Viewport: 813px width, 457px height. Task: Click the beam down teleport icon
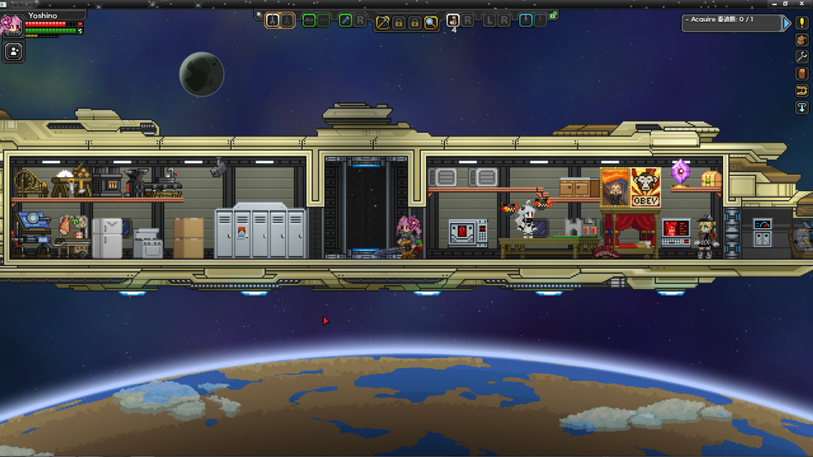pos(801,107)
